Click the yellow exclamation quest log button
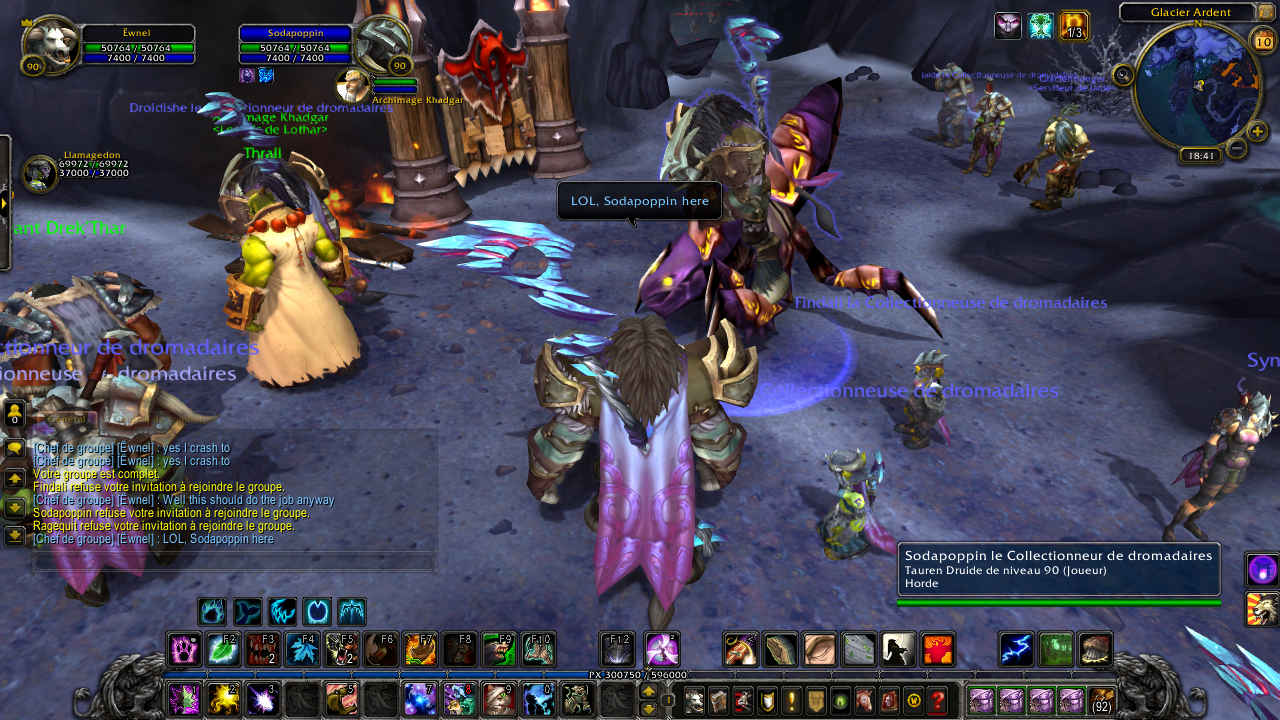Viewport: 1280px width, 720px height. pos(792,701)
